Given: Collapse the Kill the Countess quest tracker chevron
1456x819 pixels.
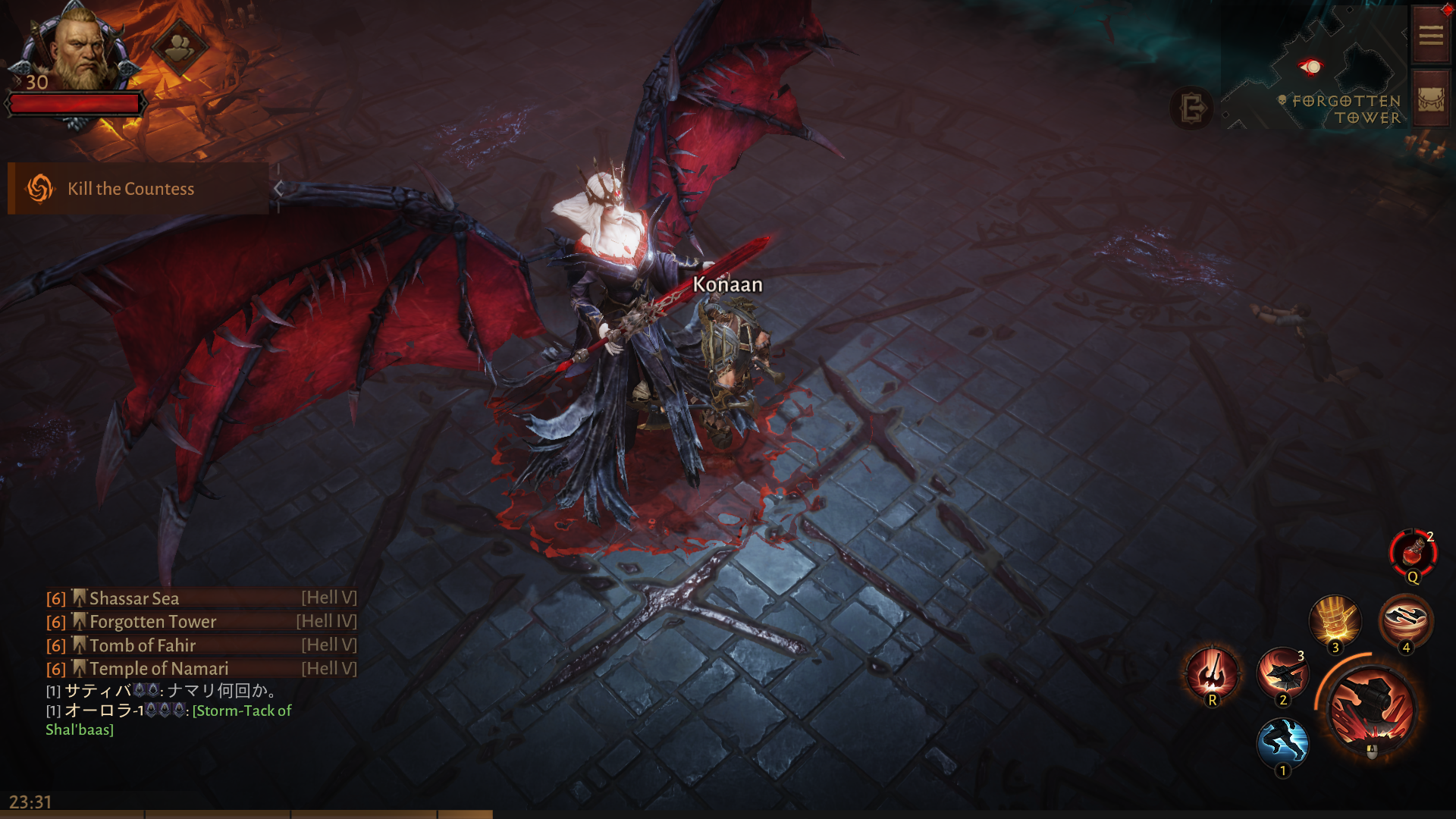Looking at the screenshot, I should tap(278, 189).
